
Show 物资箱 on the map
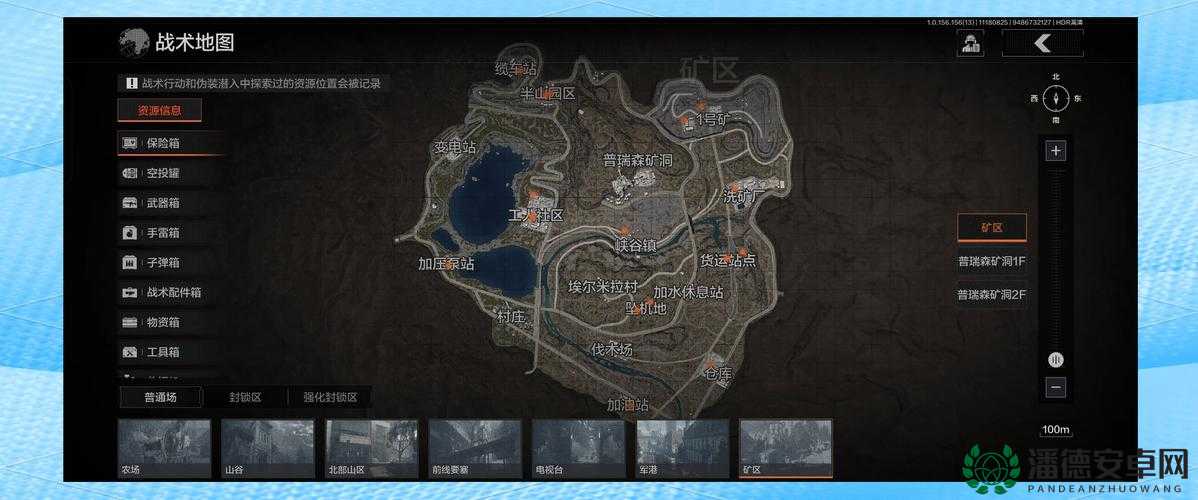click(170, 322)
